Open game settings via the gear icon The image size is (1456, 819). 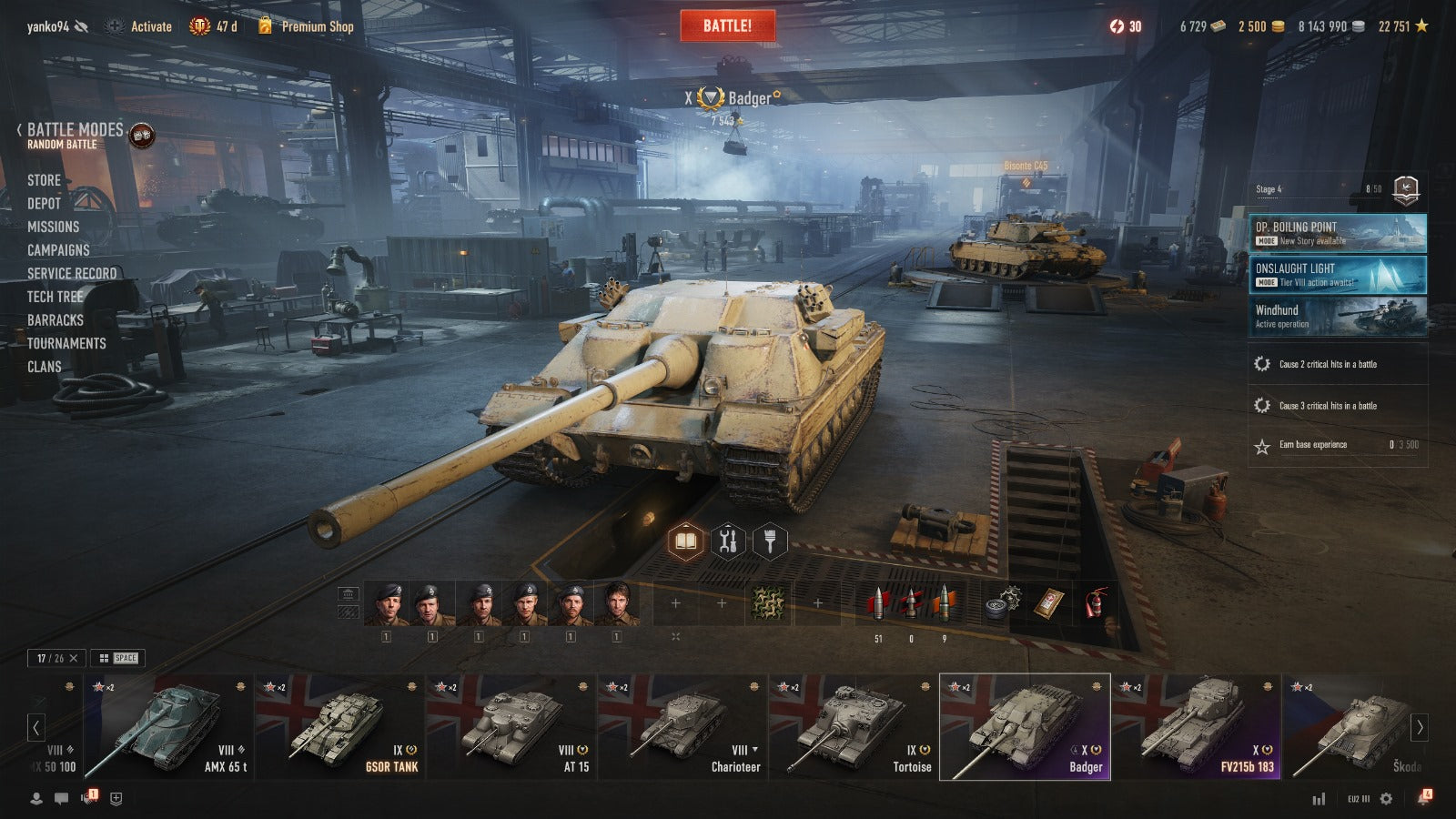point(1386,799)
